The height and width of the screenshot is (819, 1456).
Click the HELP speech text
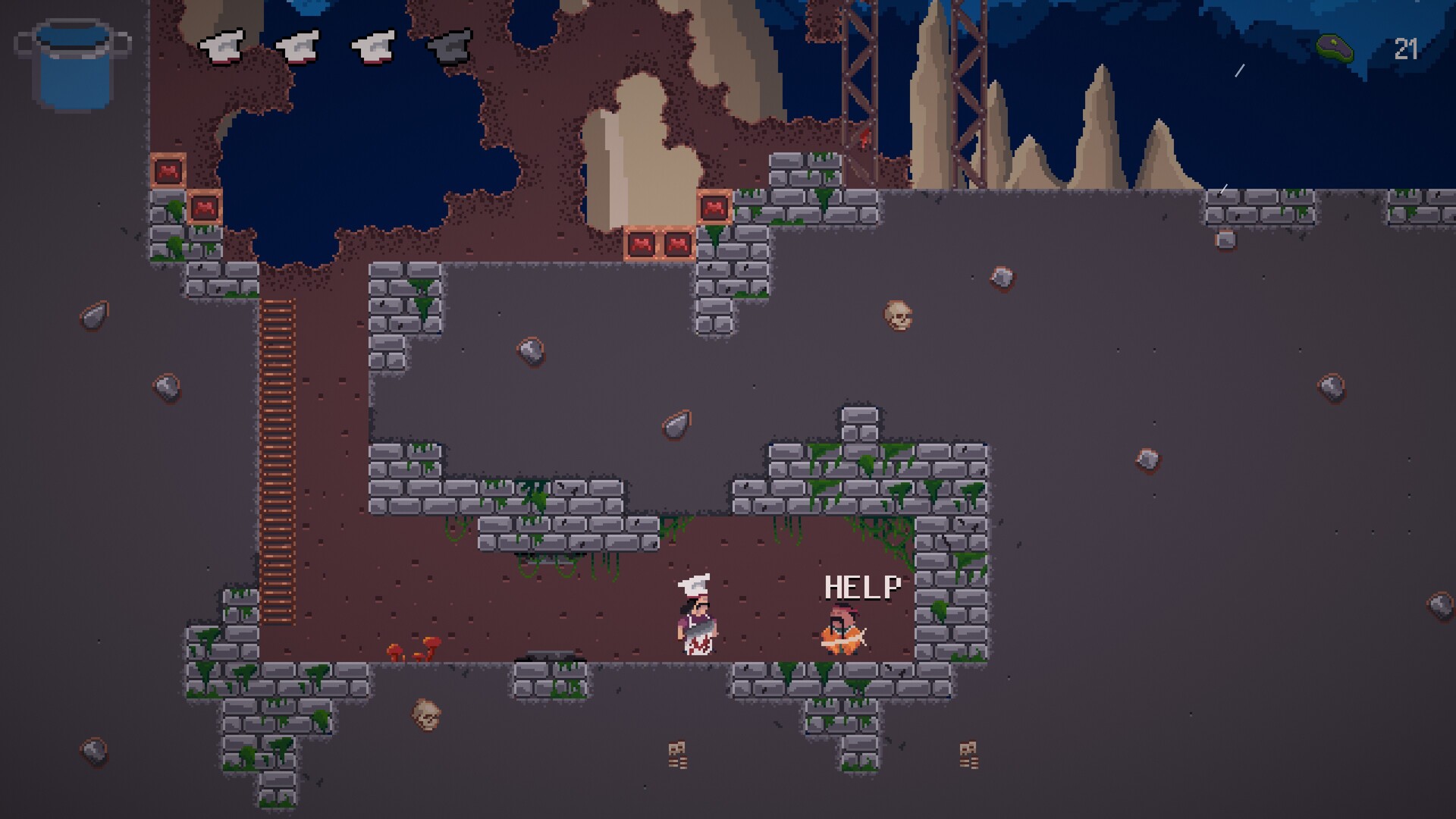pyautogui.click(x=862, y=587)
